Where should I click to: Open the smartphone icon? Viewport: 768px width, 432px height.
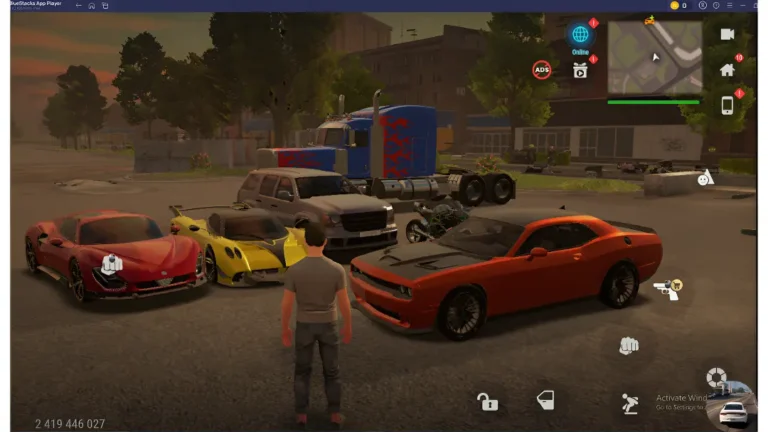(727, 105)
